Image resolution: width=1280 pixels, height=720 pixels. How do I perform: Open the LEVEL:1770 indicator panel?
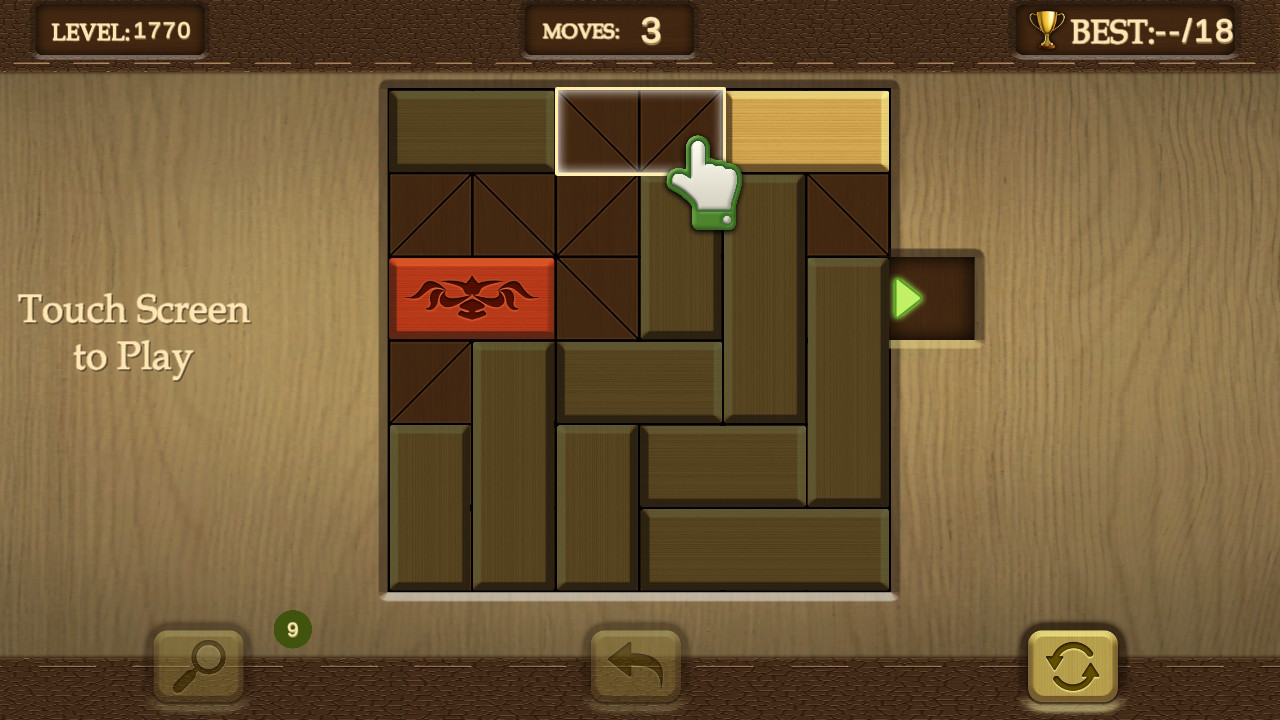[x=120, y=29]
